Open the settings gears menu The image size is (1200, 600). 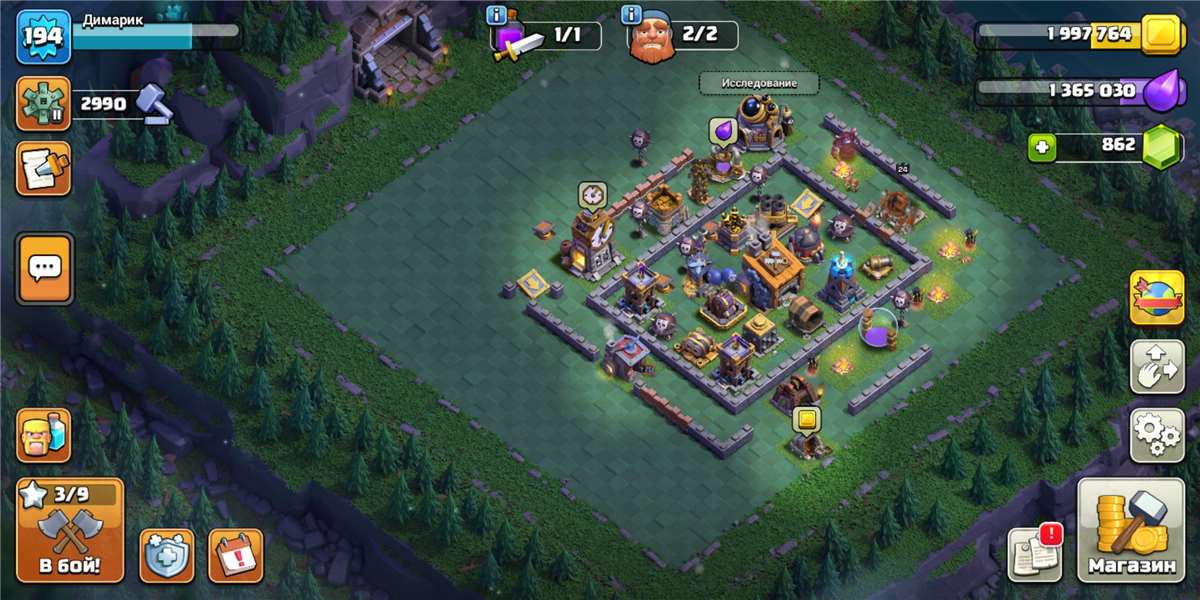(x=1157, y=434)
